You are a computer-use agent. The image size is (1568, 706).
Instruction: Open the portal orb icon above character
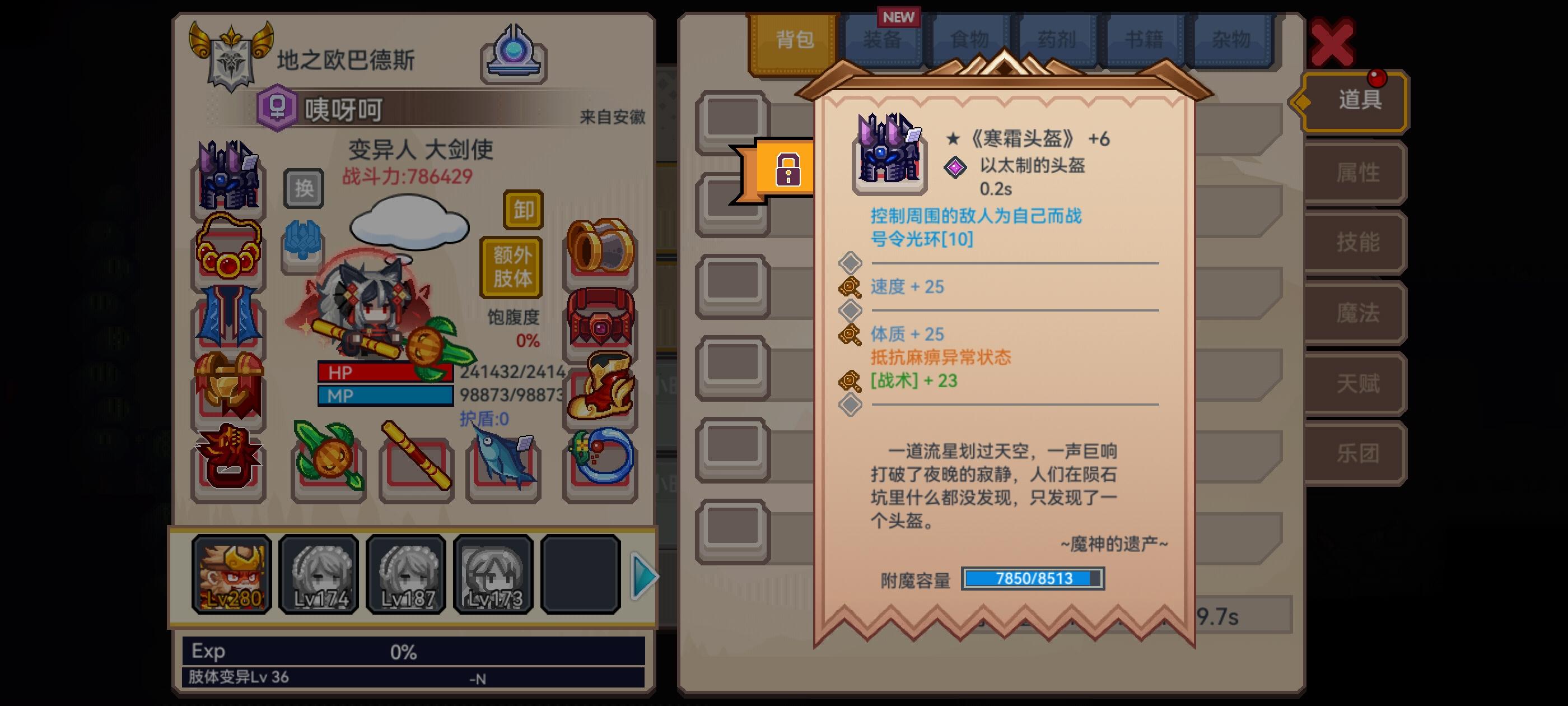pos(514,52)
